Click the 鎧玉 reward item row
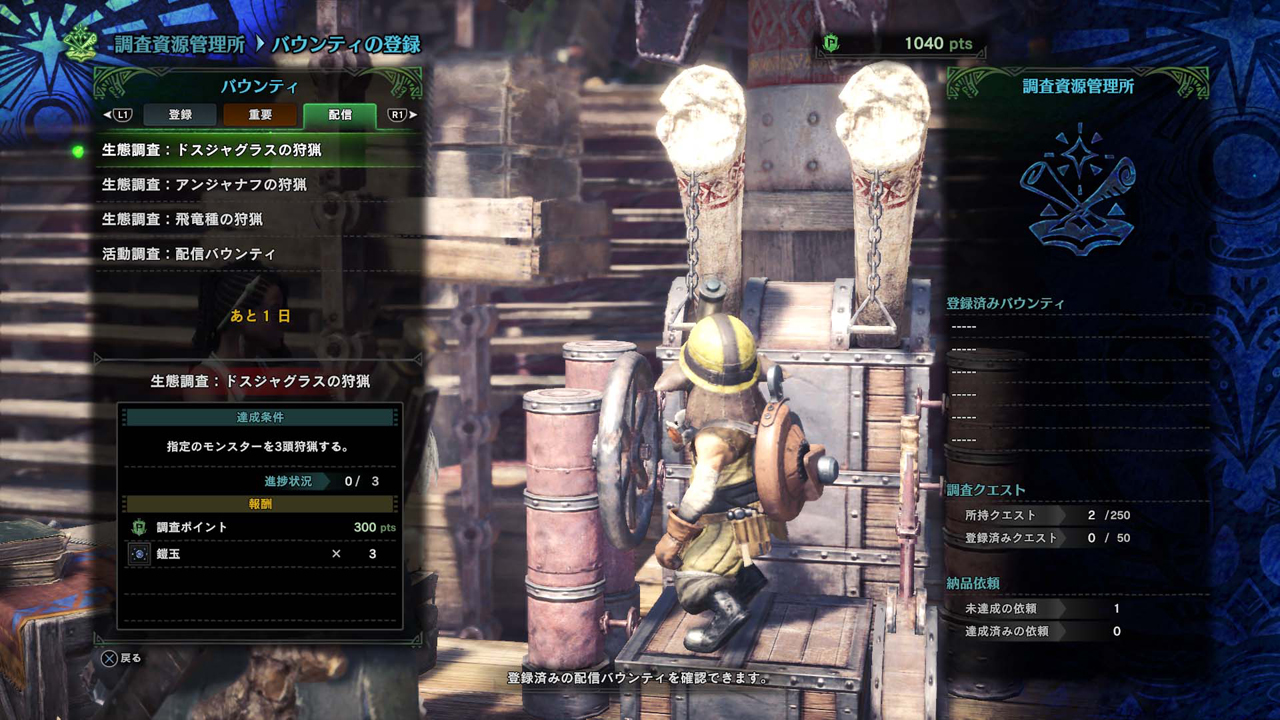 click(x=260, y=554)
